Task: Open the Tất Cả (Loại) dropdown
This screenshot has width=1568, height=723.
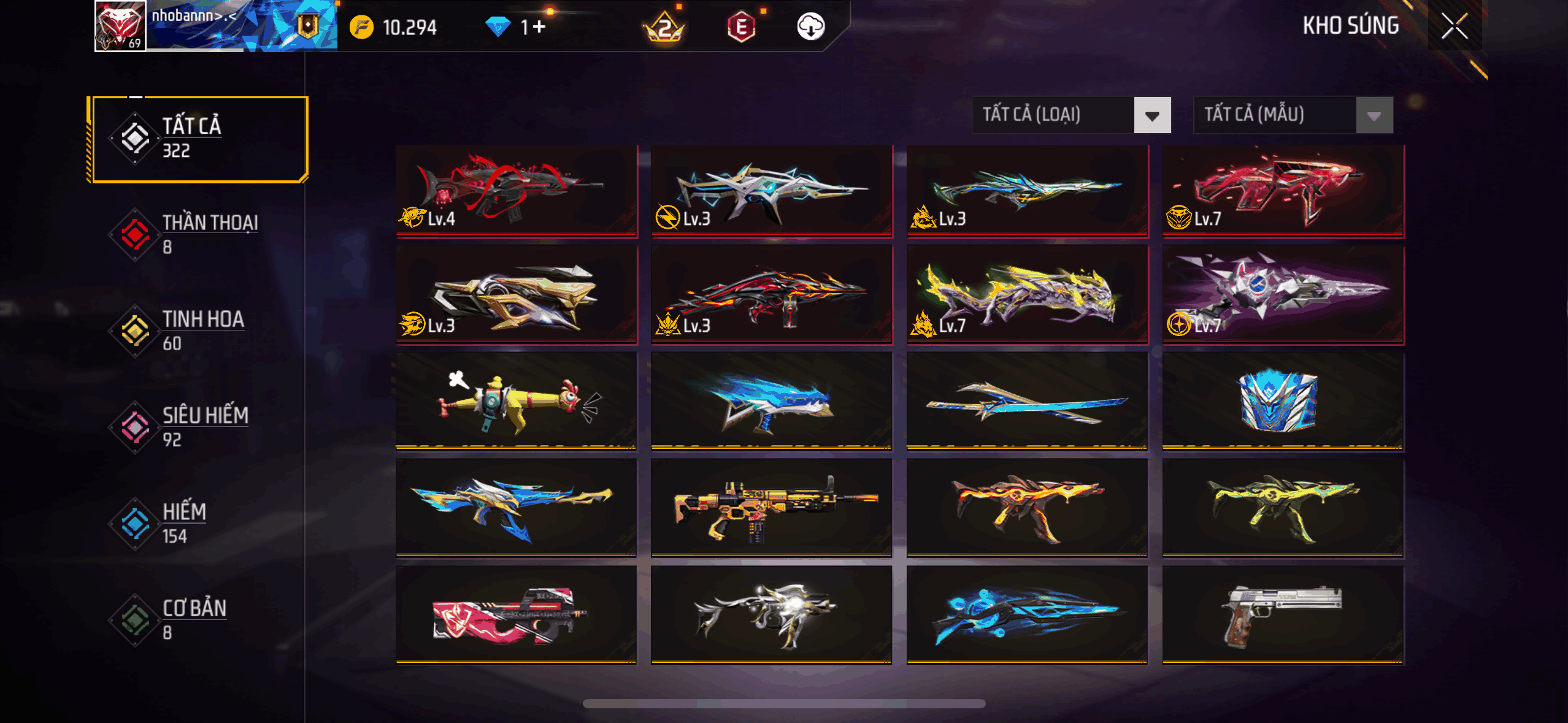Action: 1071,115
